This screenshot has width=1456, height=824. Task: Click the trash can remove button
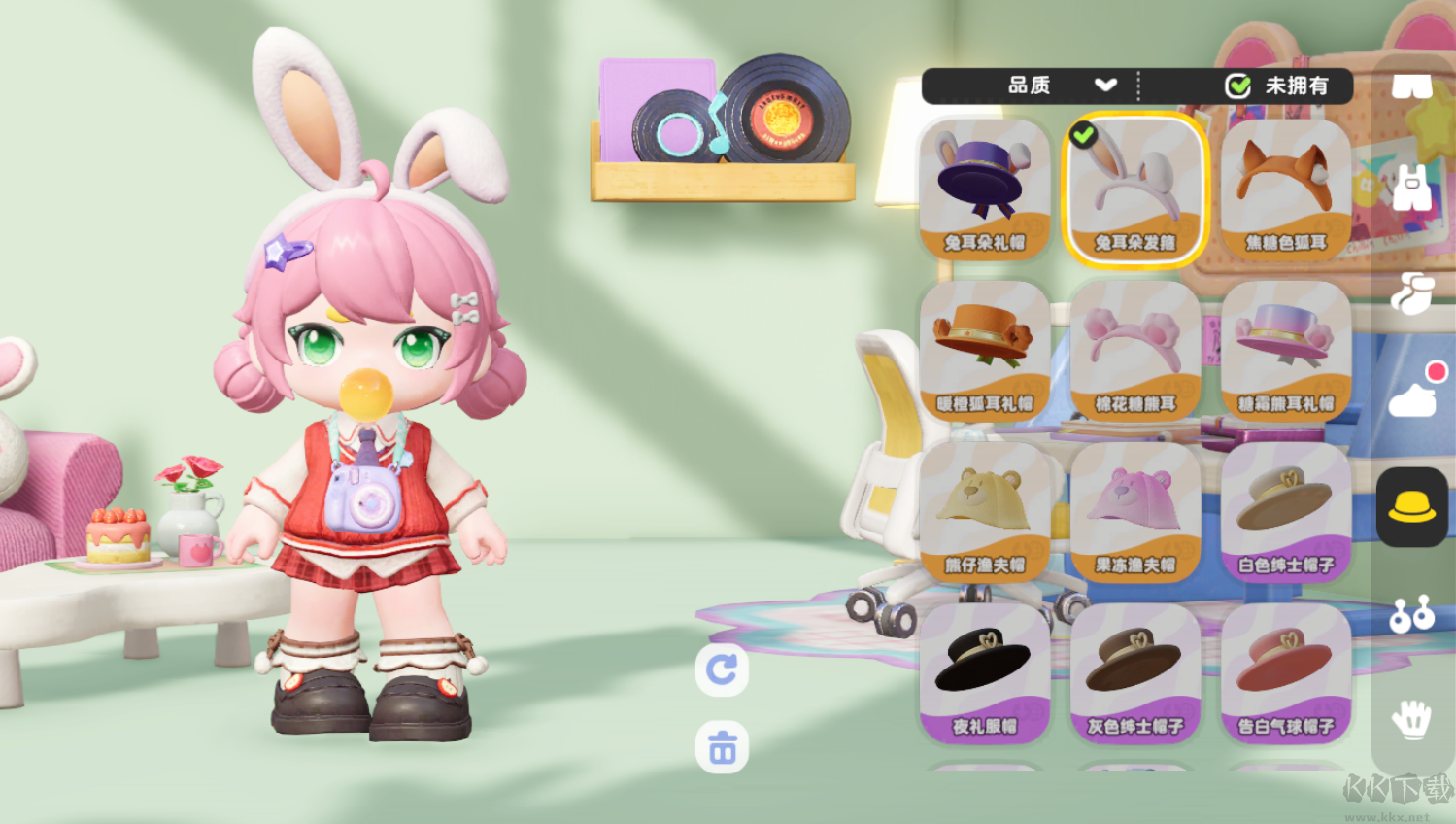tap(722, 747)
